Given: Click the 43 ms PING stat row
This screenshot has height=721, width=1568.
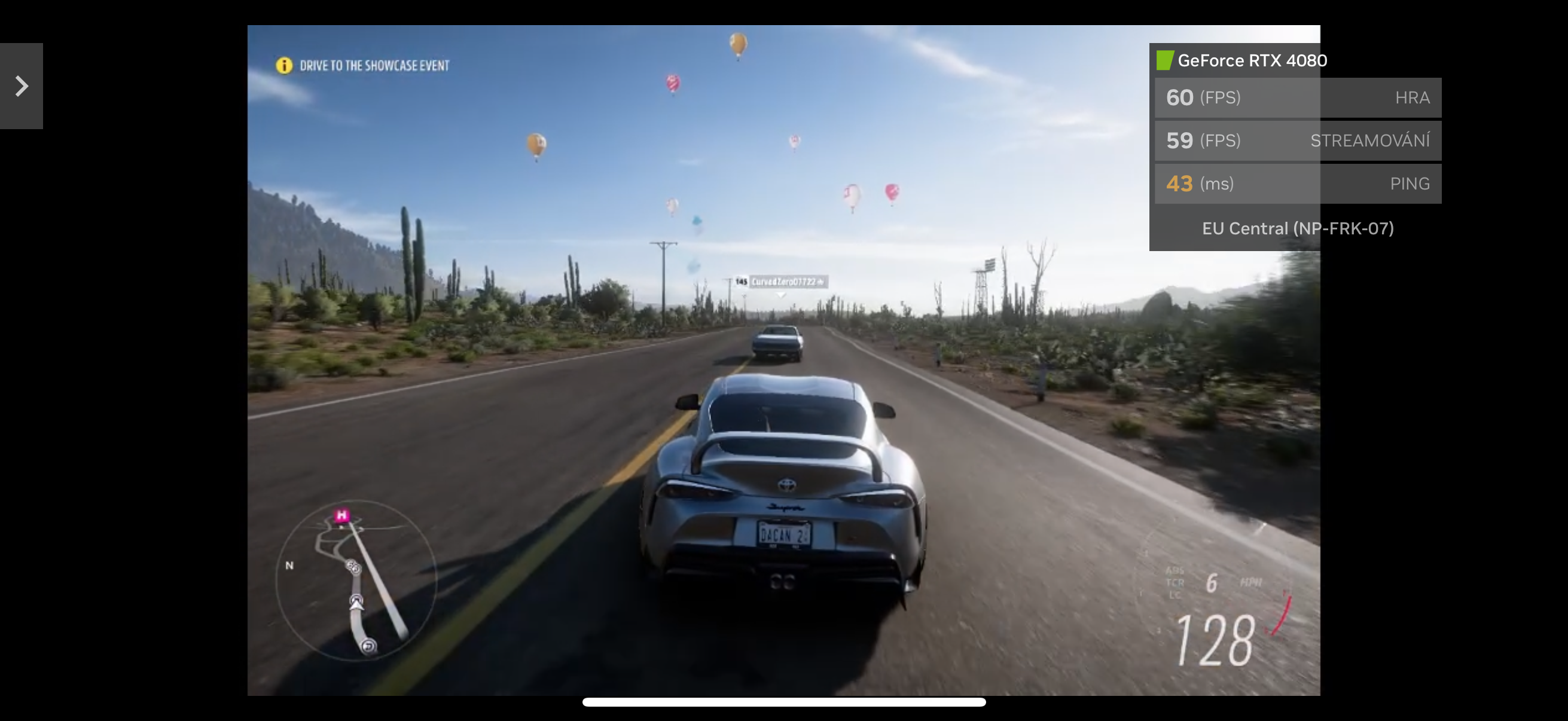Looking at the screenshot, I should 1297,183.
